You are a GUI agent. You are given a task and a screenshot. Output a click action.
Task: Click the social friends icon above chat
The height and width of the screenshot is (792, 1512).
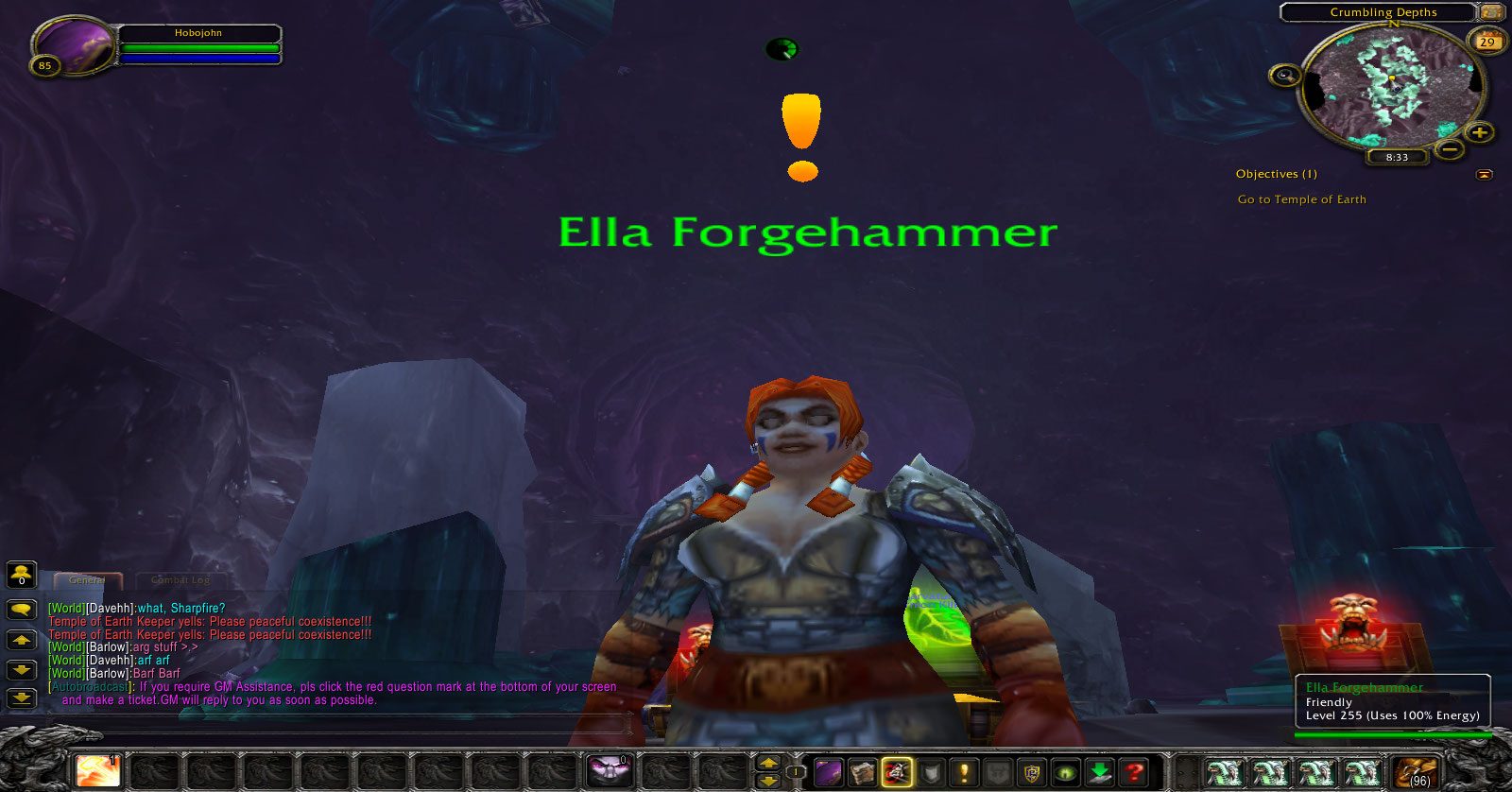coord(21,574)
